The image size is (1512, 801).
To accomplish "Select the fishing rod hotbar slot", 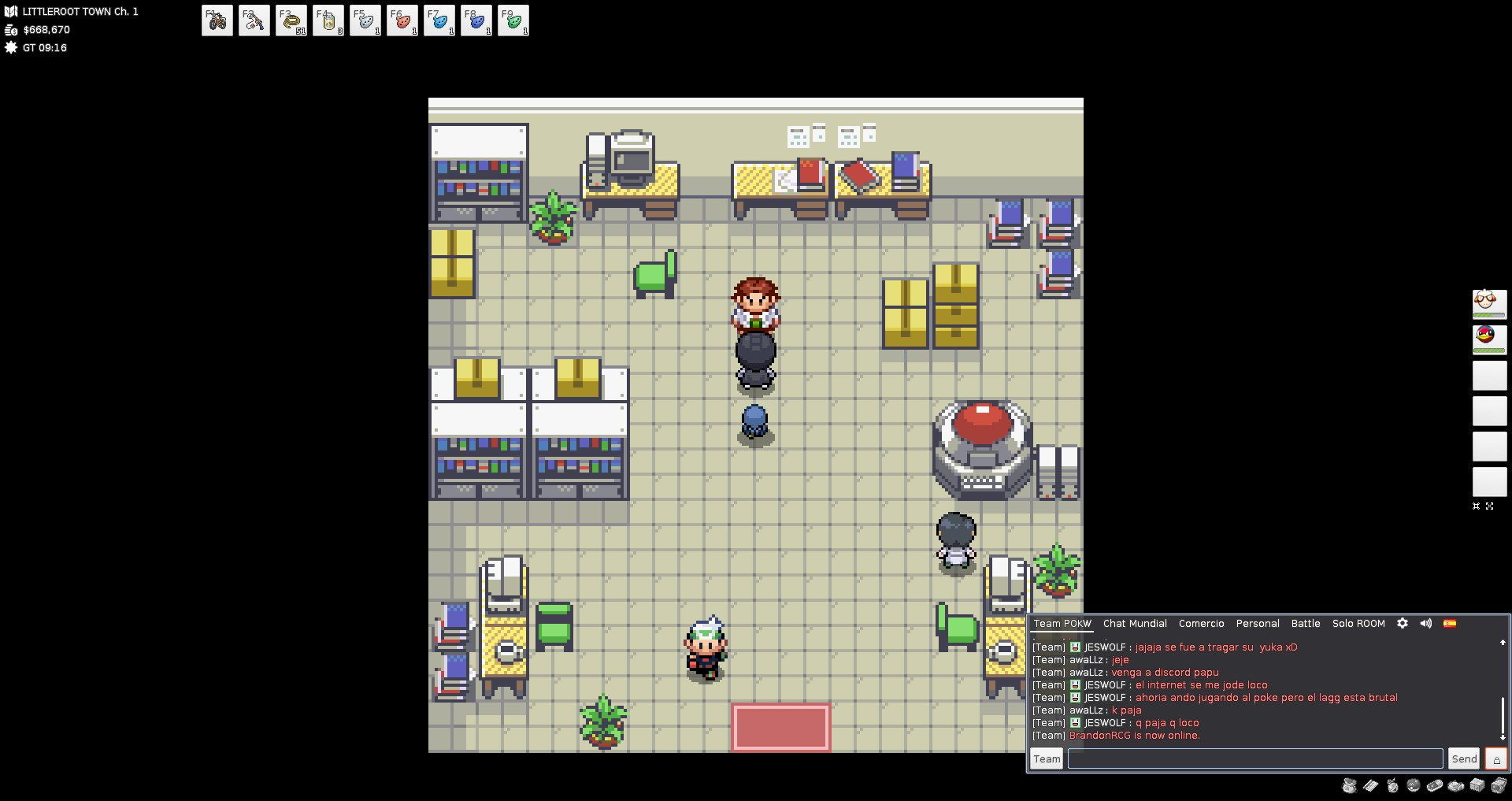I will click(254, 20).
